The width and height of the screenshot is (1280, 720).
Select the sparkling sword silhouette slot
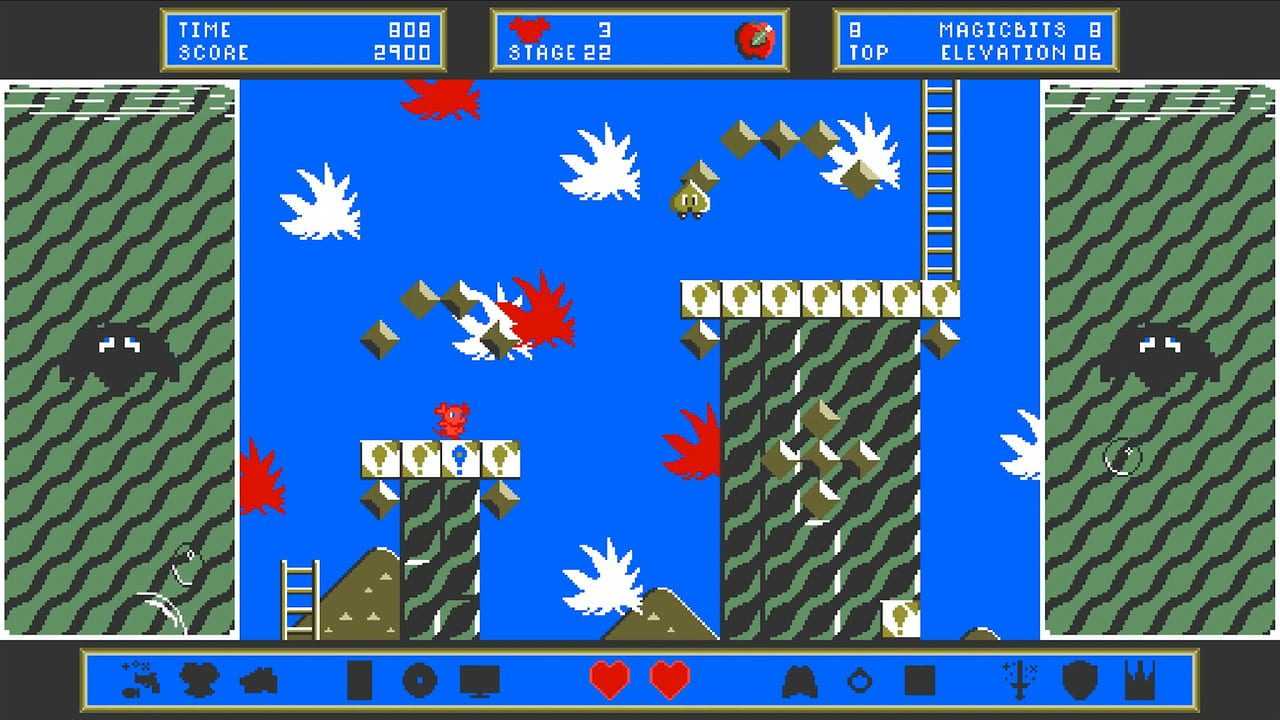[x=1019, y=680]
